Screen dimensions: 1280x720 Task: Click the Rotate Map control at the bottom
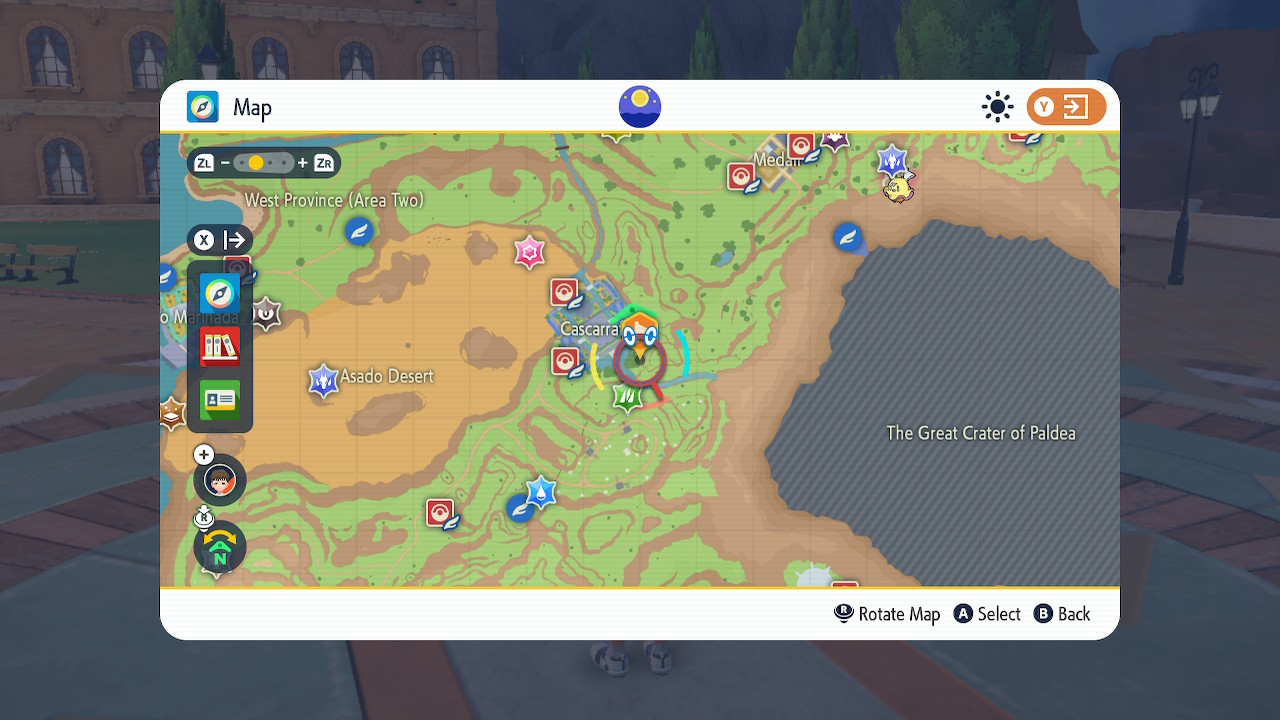coord(887,613)
